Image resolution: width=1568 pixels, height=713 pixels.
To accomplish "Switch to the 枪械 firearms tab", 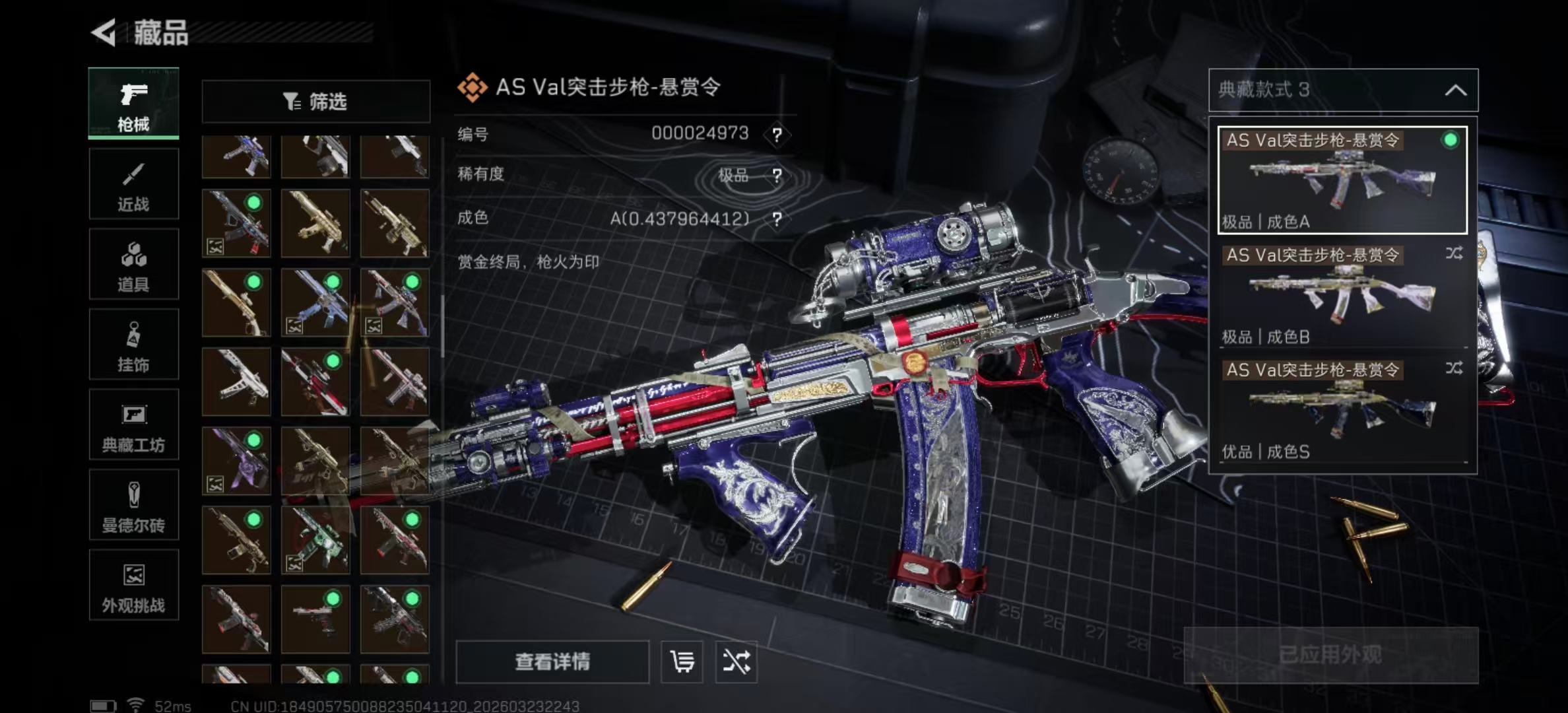I will point(133,104).
